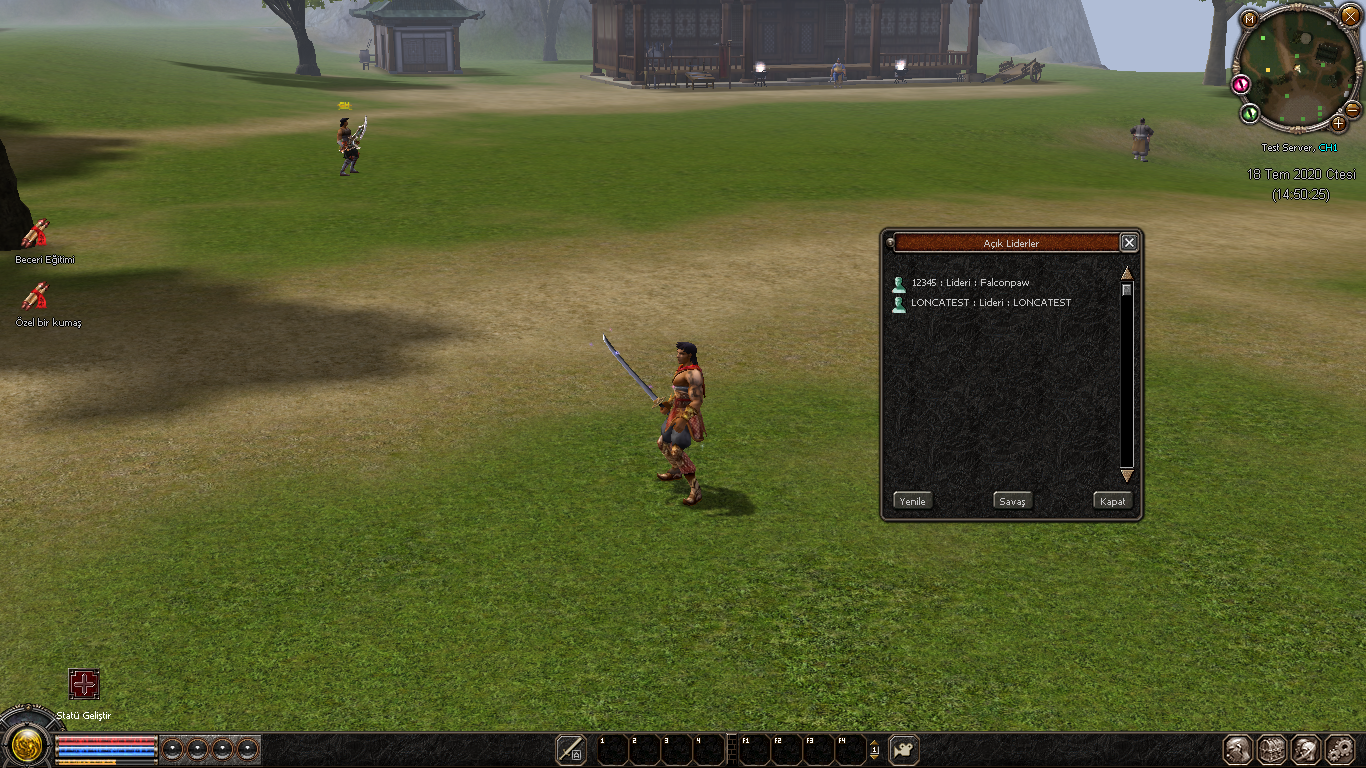Open the settings gears icon

[1340, 750]
